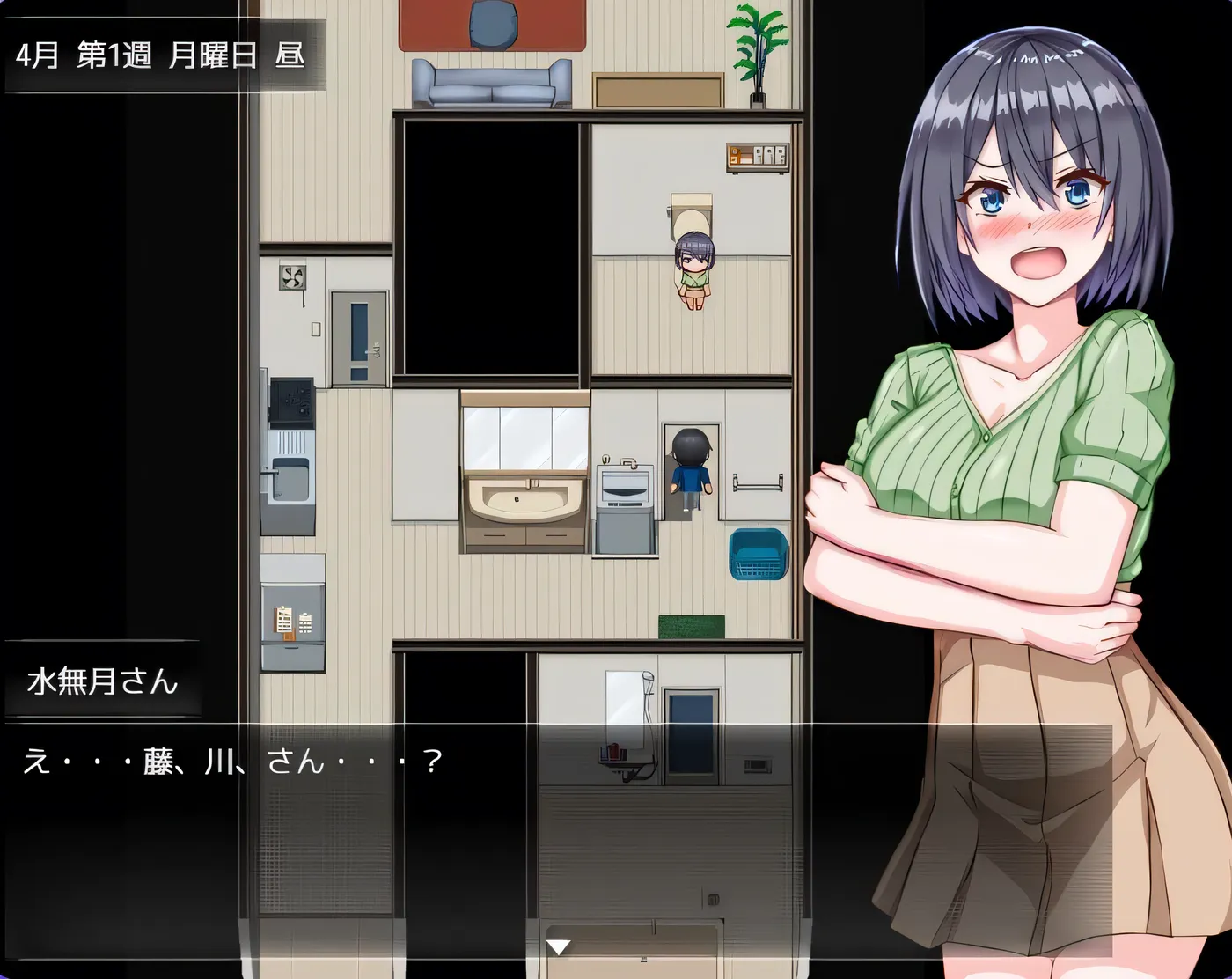Click the ▼ arrow to advance dialogue
This screenshot has height=979, width=1232.
(x=559, y=946)
